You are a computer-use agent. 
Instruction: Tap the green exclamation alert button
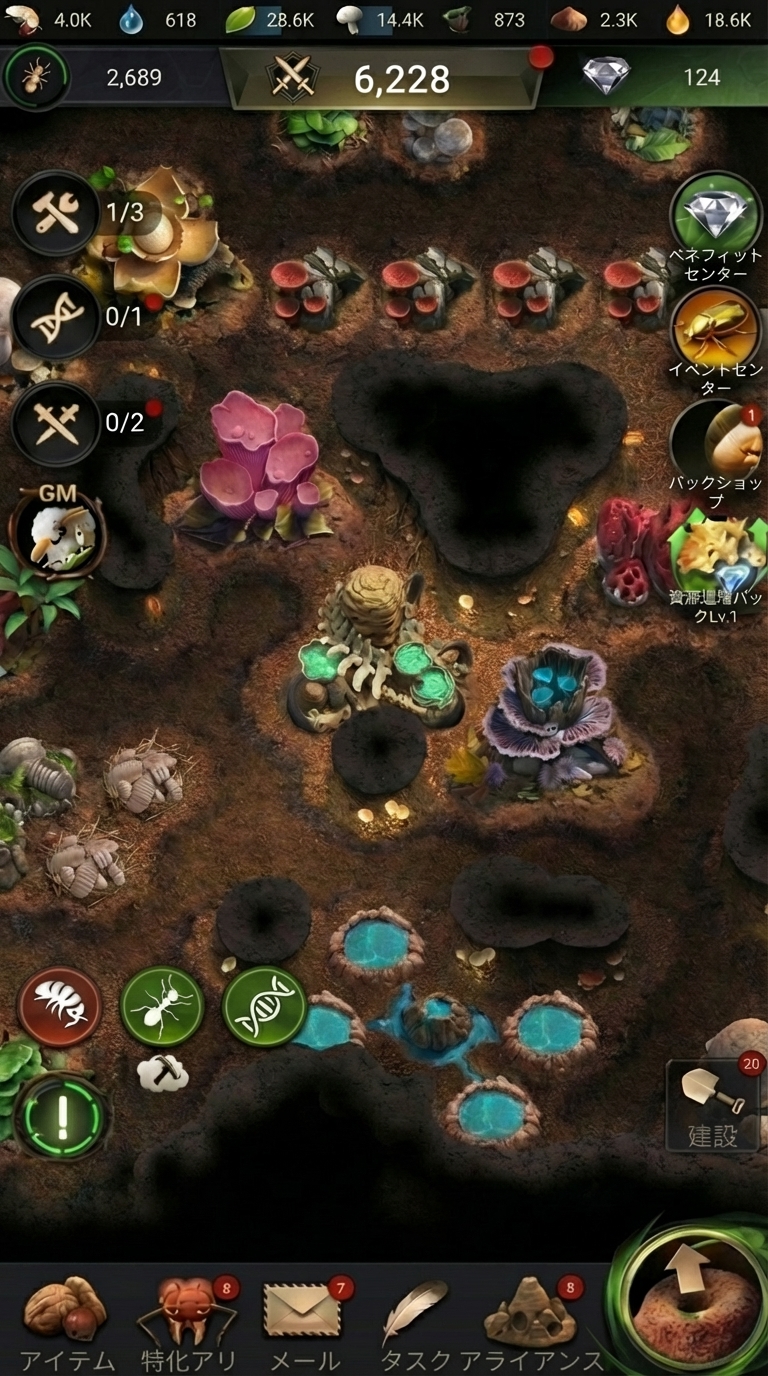coord(62,1116)
